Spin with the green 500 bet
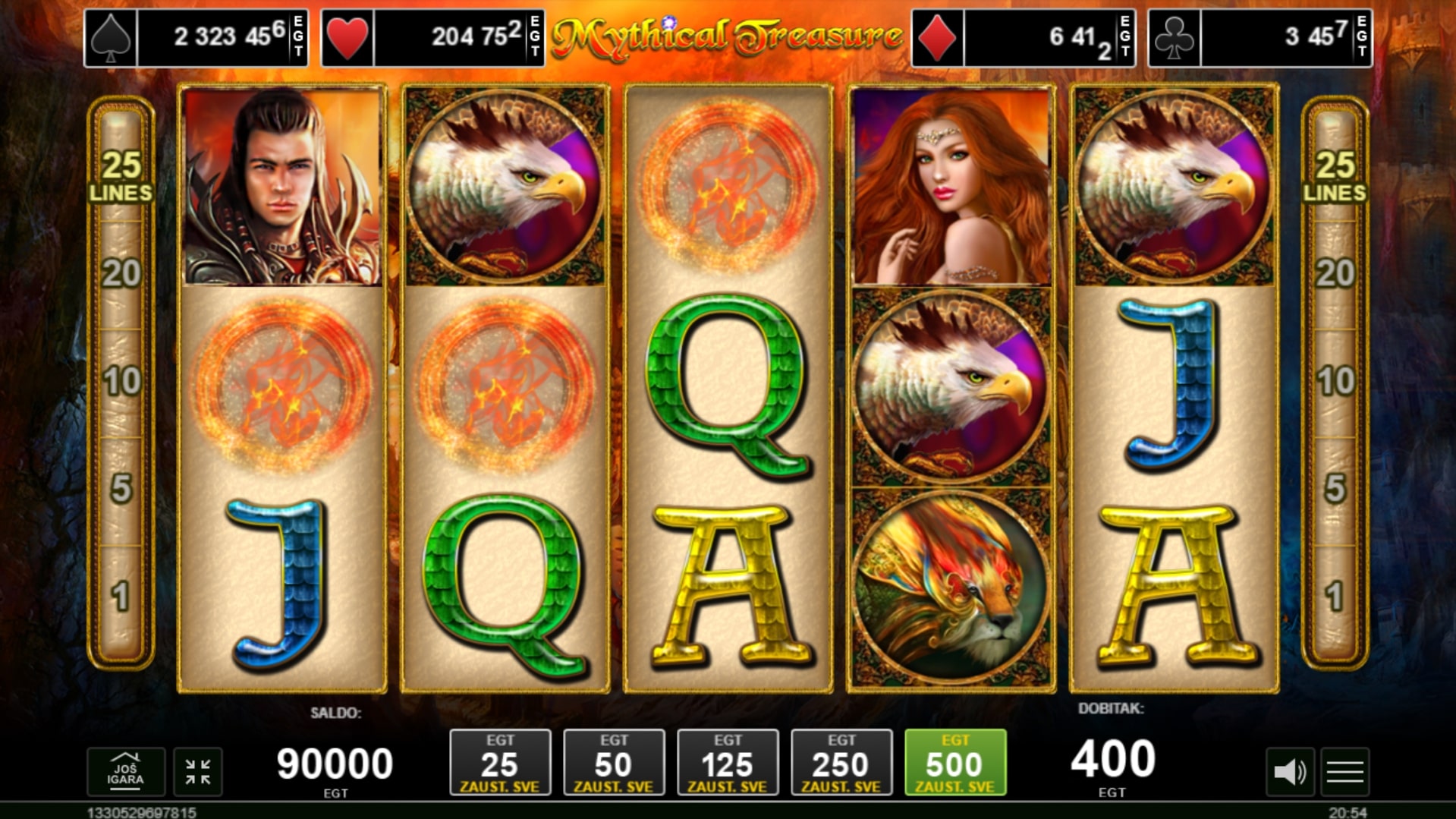 click(x=955, y=763)
